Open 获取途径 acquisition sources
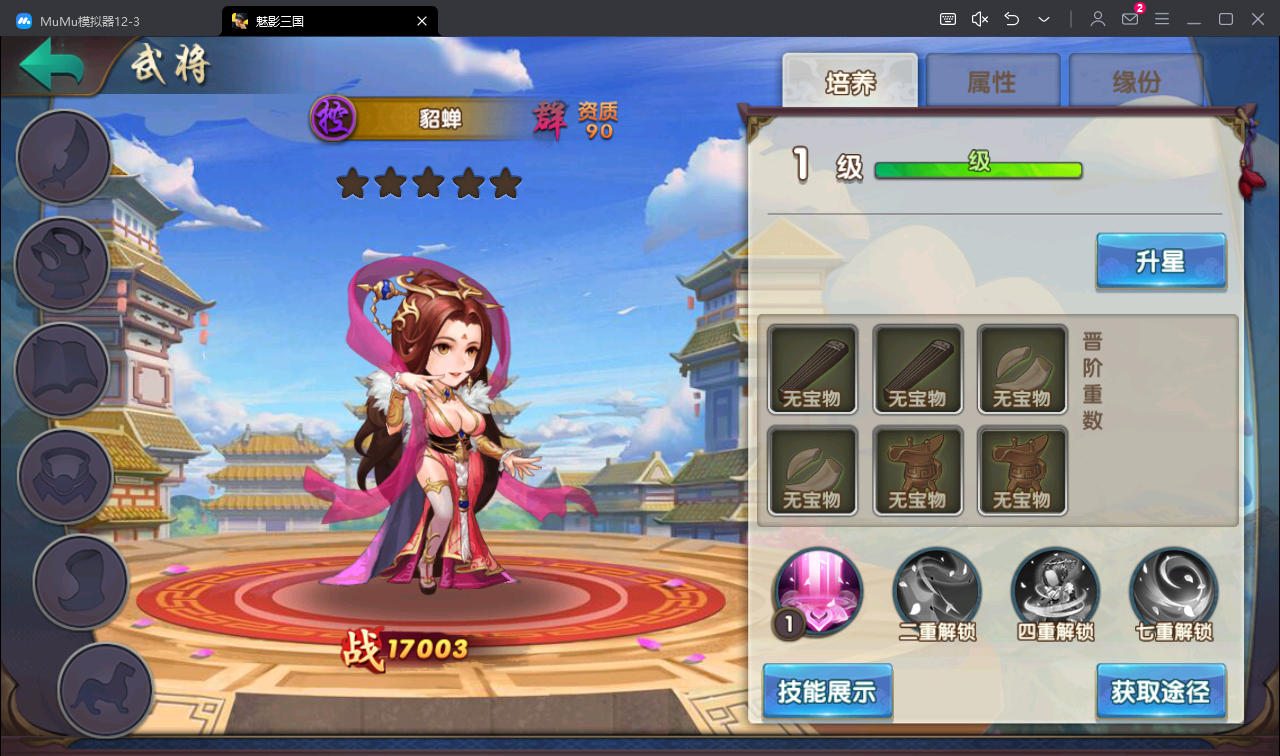The height and width of the screenshot is (756, 1280). click(x=1160, y=691)
